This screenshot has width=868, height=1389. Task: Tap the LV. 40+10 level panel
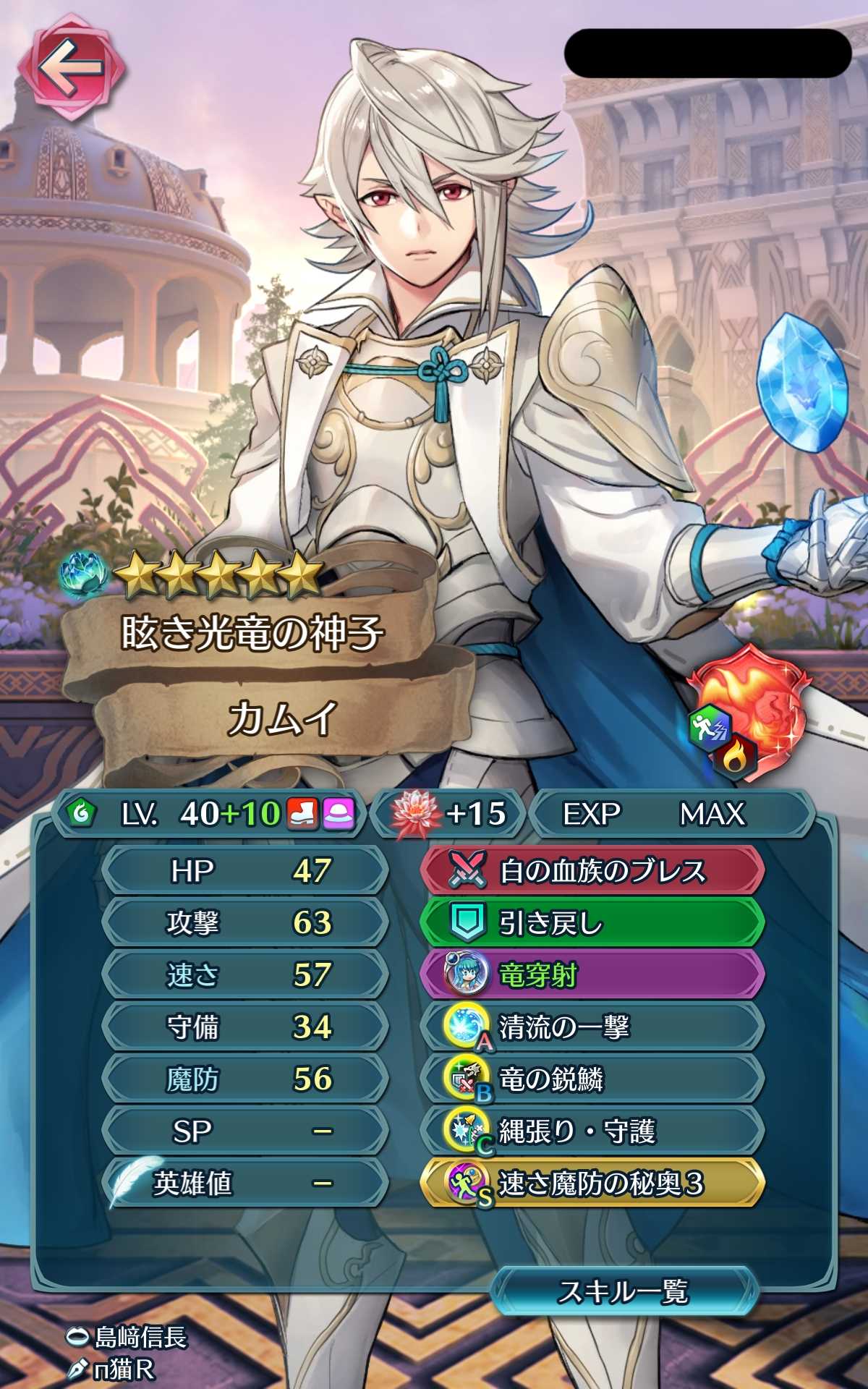210,814
